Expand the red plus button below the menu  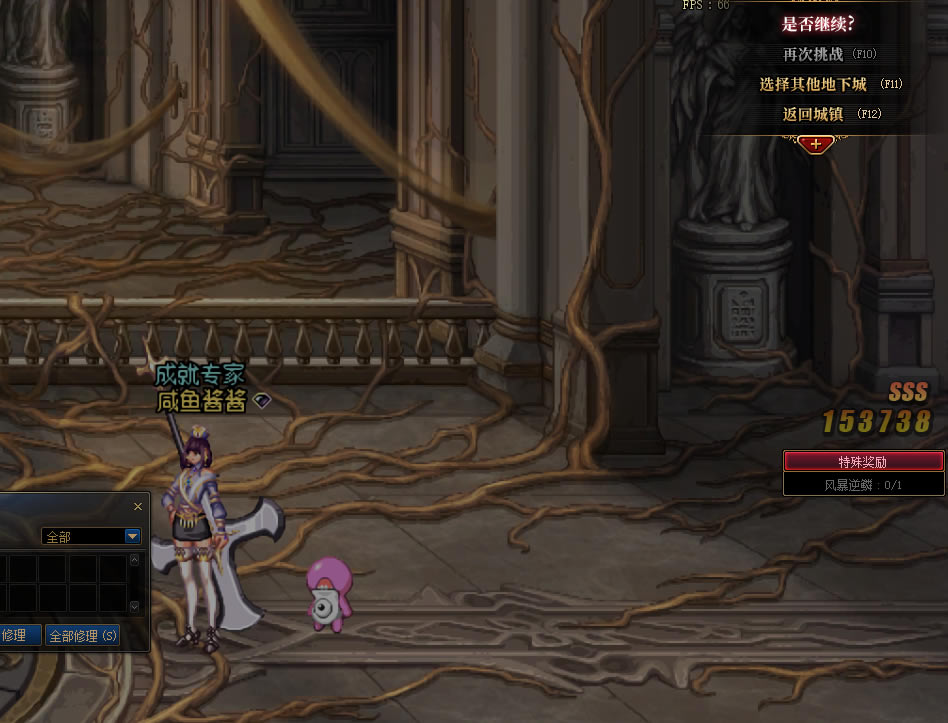816,144
